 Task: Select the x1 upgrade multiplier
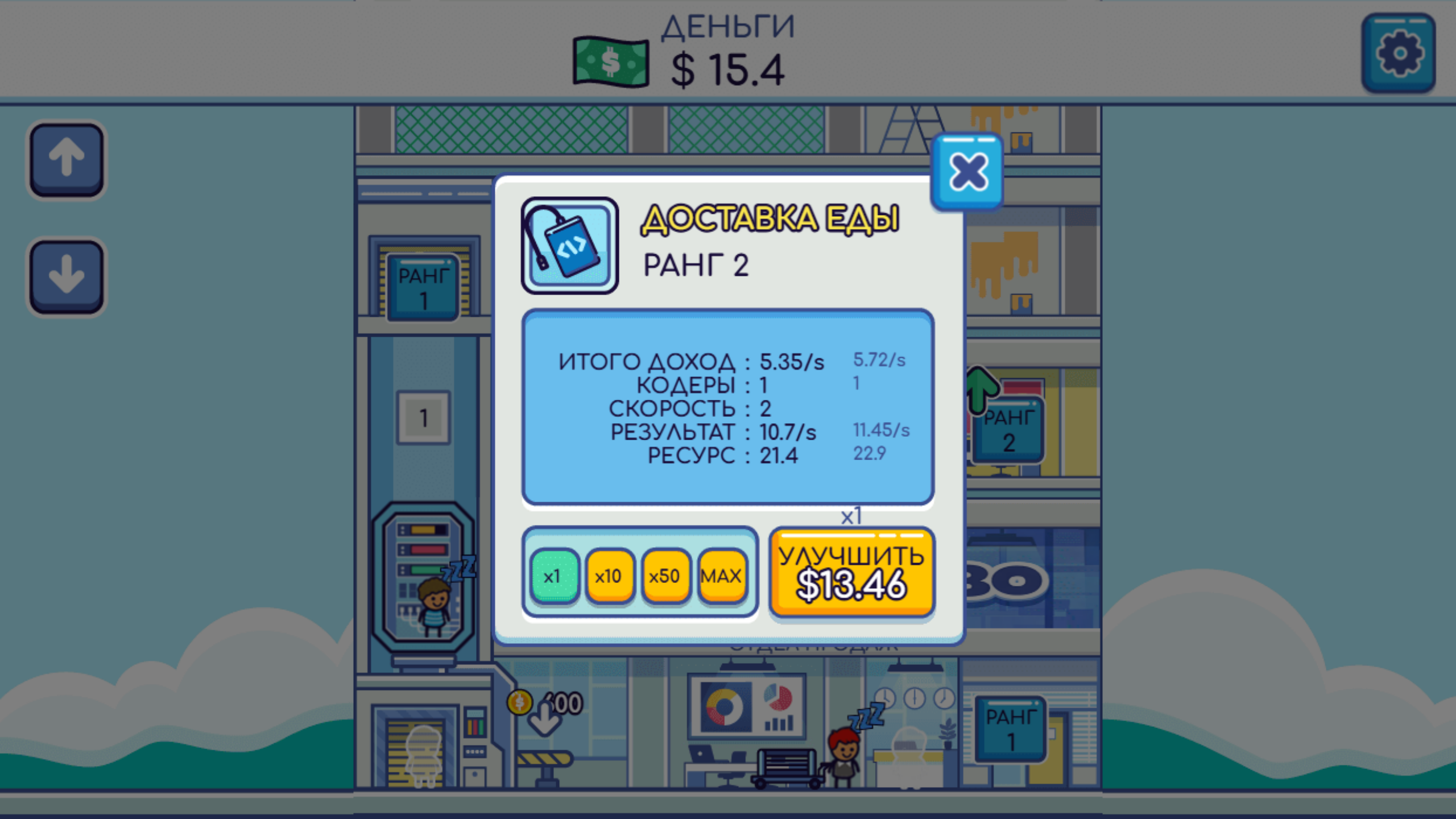[555, 575]
